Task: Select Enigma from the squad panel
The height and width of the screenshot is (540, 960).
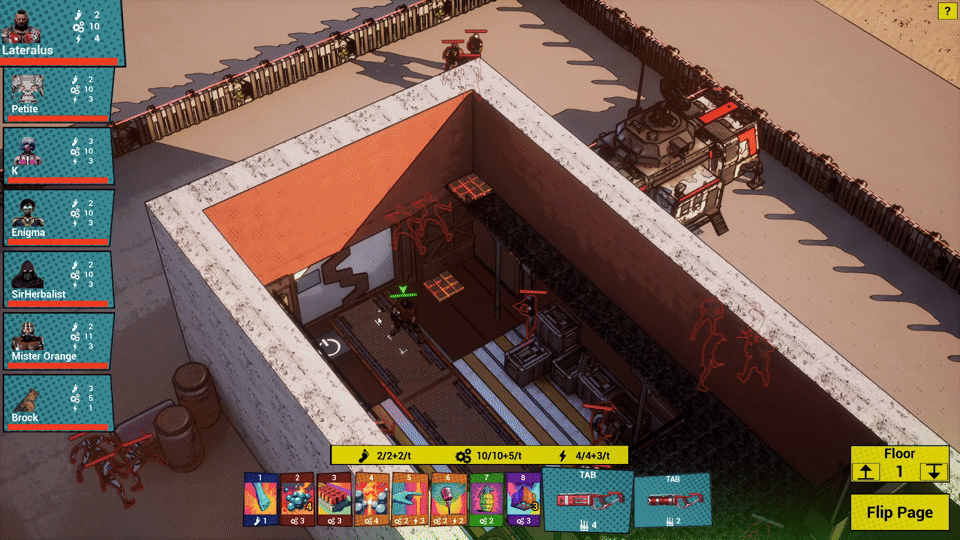Action: (x=58, y=218)
